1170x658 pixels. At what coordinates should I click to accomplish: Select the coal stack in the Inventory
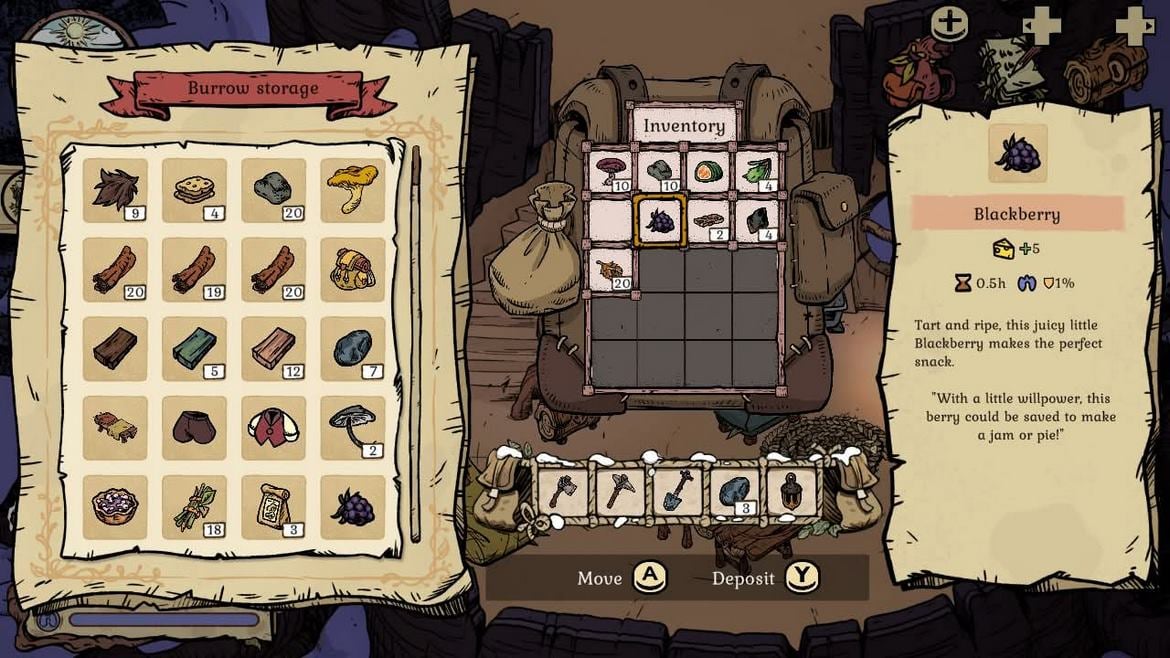click(x=758, y=220)
